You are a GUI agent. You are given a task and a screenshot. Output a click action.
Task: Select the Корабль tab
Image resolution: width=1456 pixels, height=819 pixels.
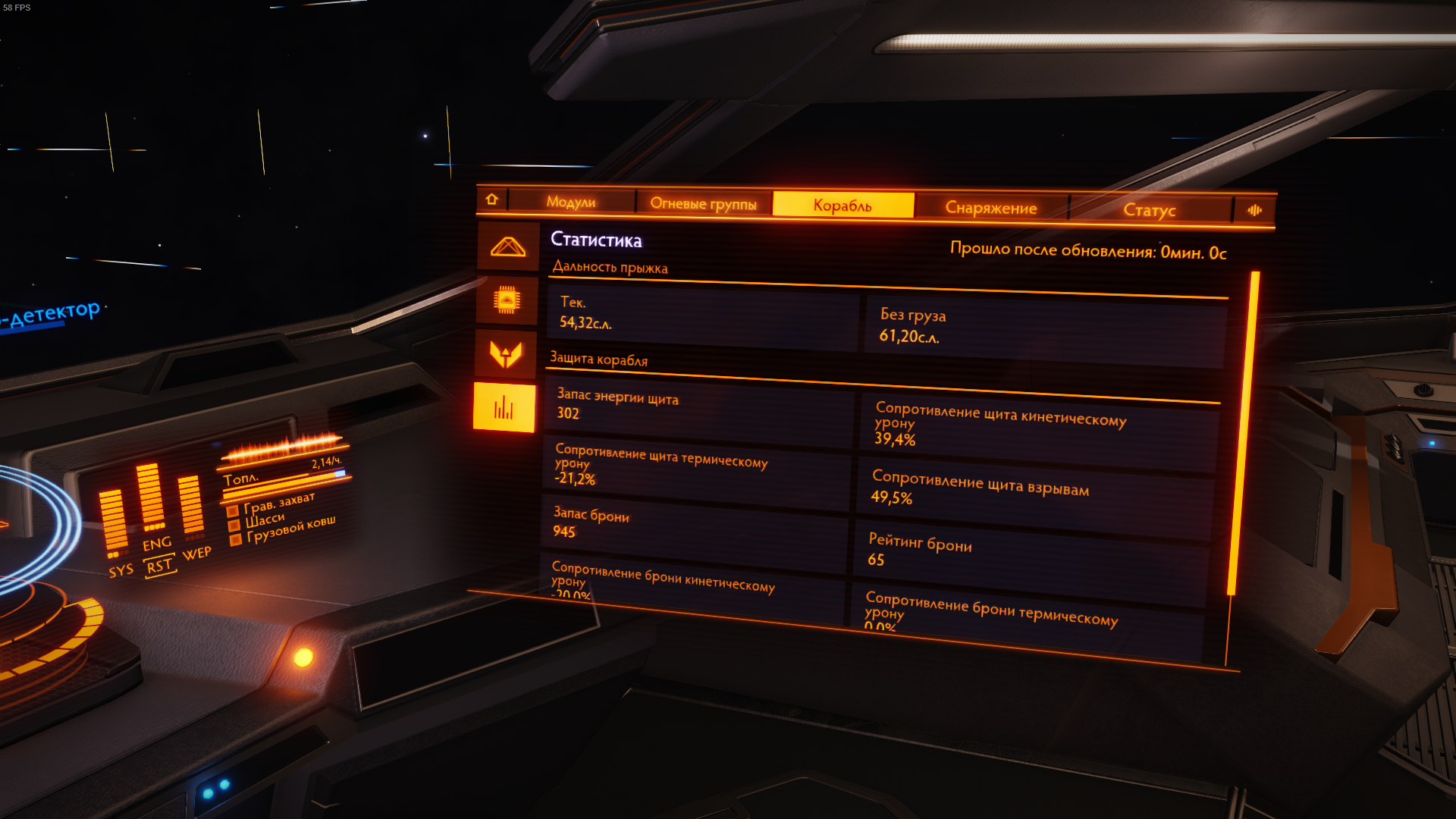pos(843,206)
